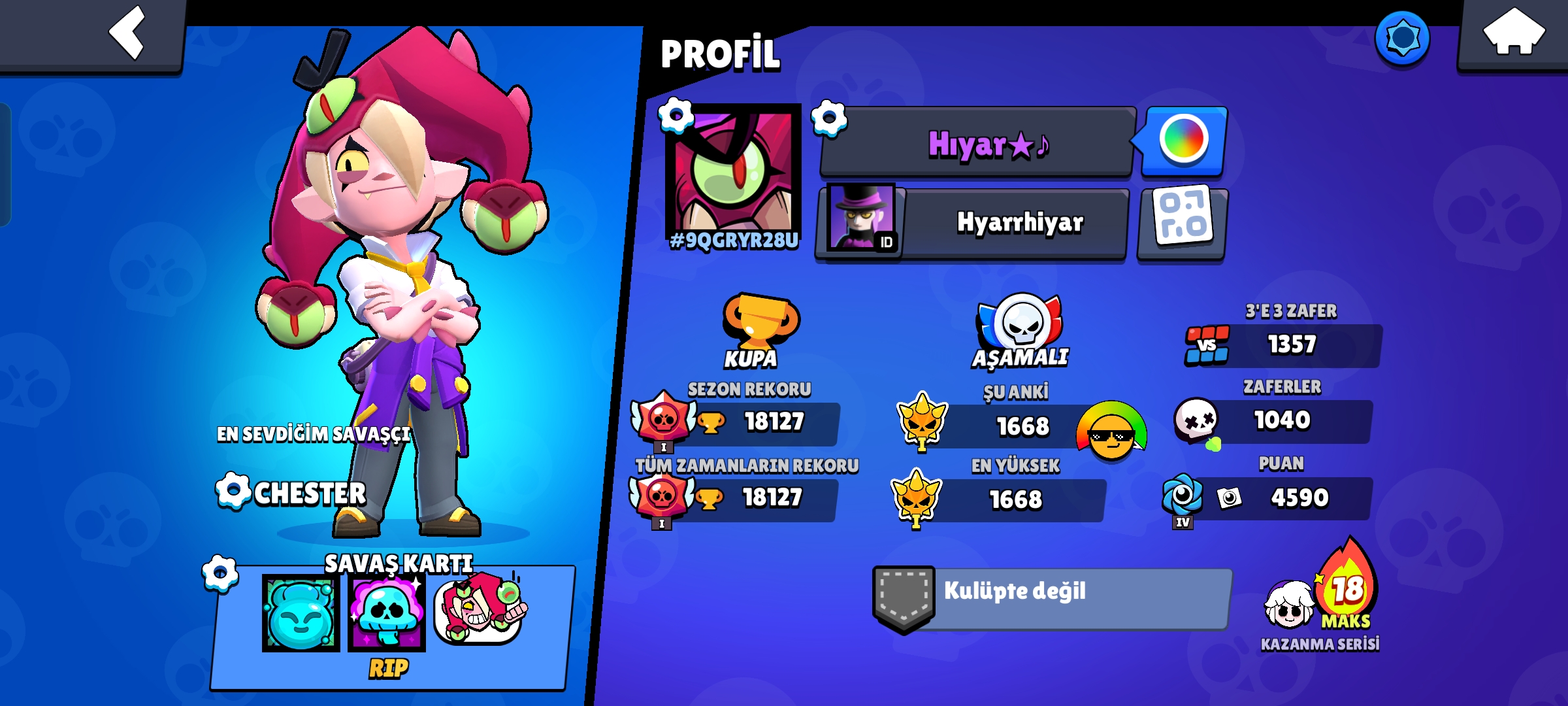
Task: Edit the battle card with gear
Action: pyautogui.click(x=220, y=573)
